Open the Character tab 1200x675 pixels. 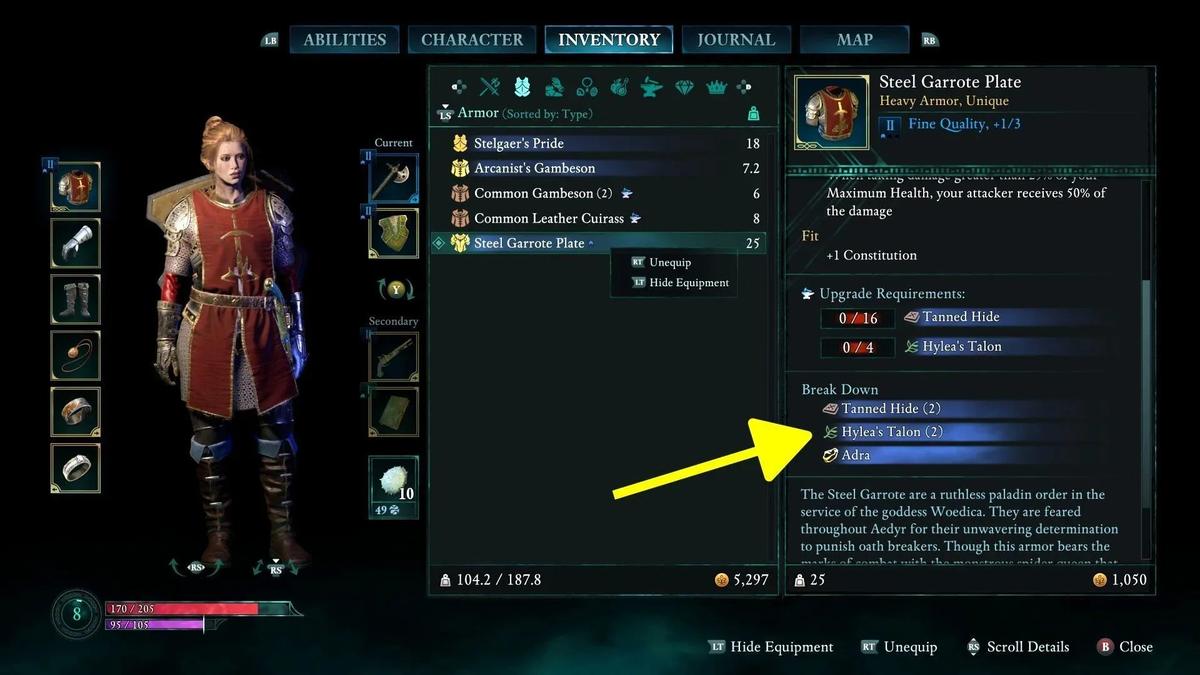pos(472,40)
